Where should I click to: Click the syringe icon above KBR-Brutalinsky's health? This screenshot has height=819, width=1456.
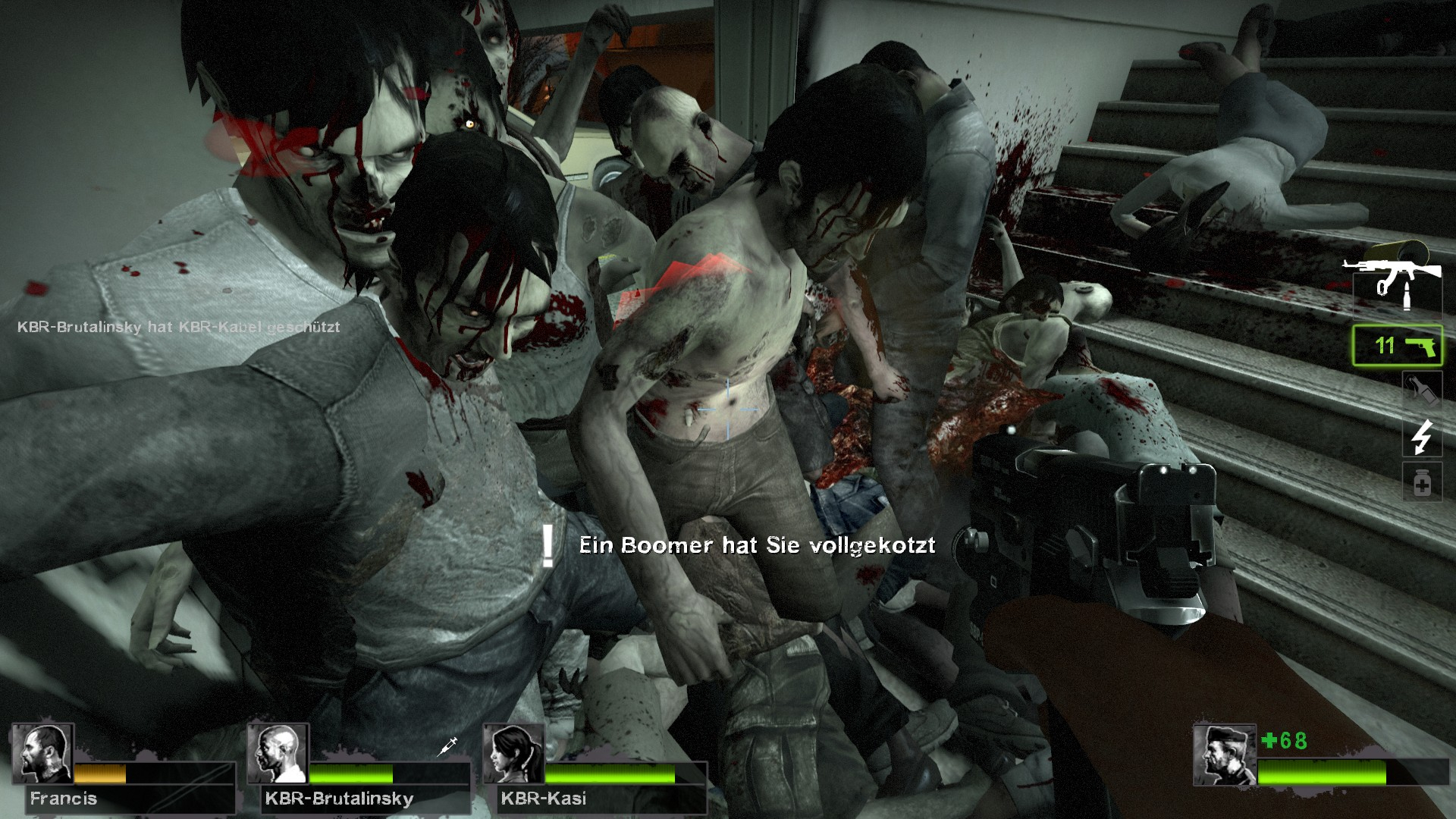[x=447, y=746]
